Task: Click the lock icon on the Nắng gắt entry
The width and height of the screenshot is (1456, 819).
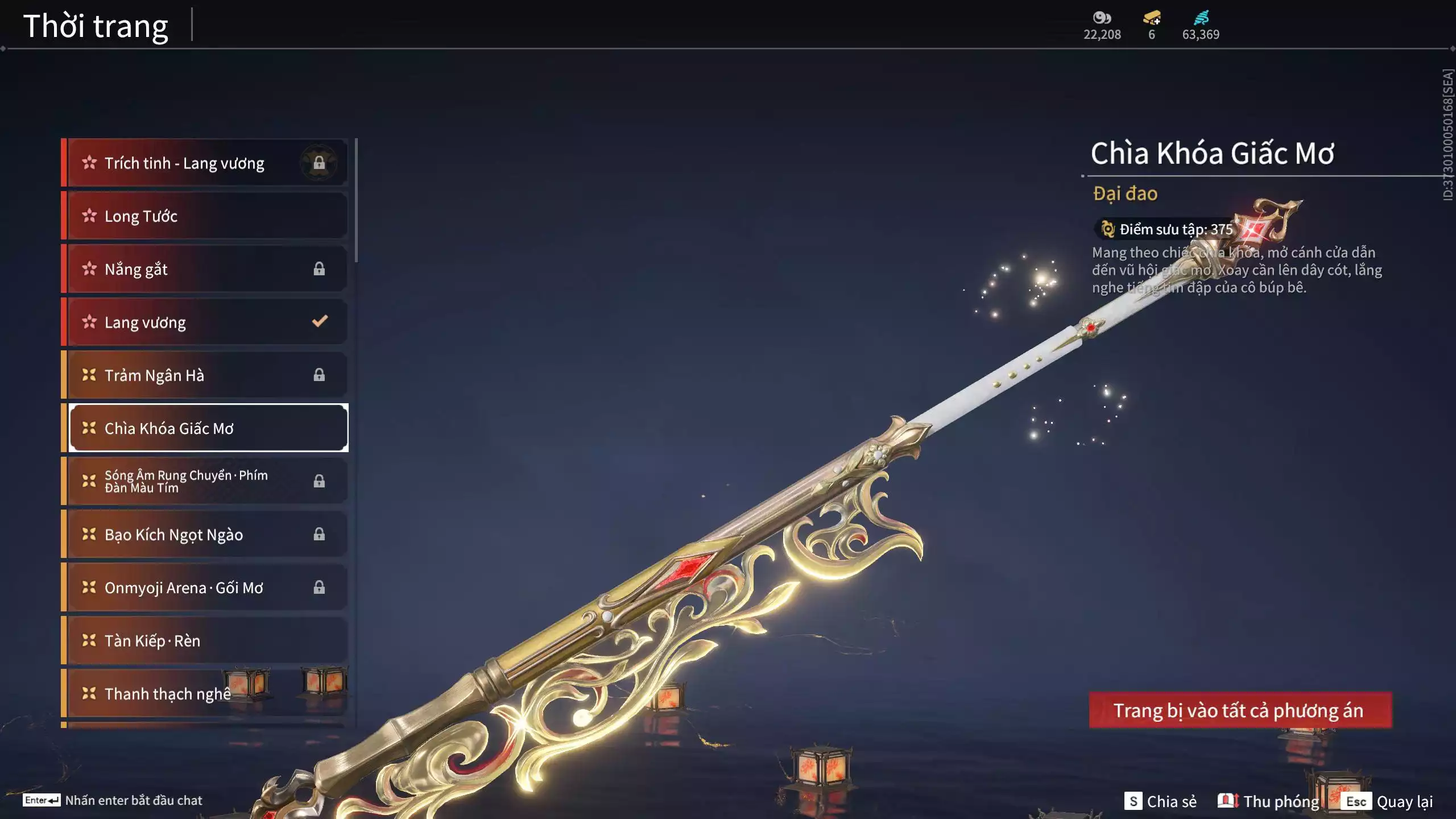Action: click(x=319, y=269)
